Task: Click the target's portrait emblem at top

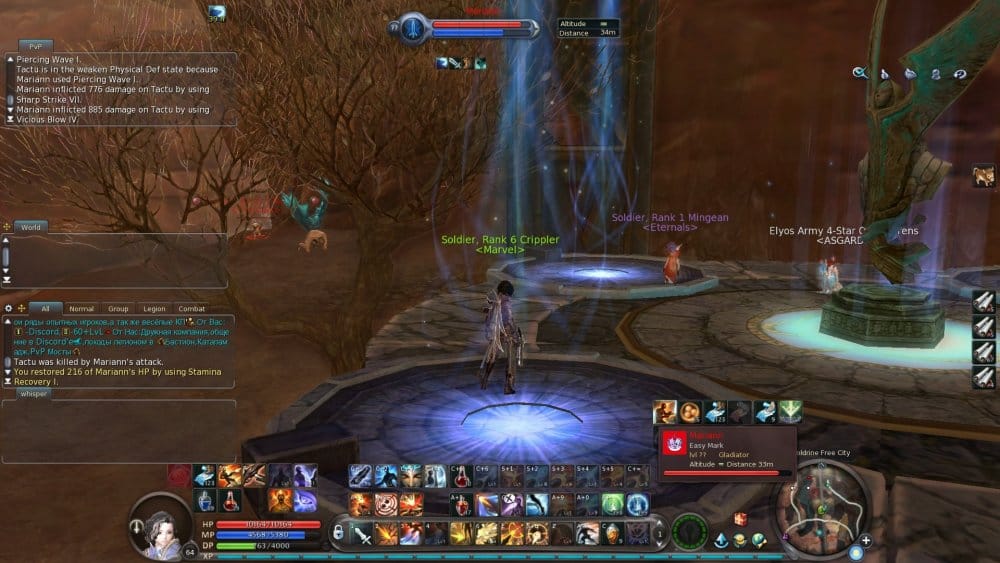Action: pos(412,28)
